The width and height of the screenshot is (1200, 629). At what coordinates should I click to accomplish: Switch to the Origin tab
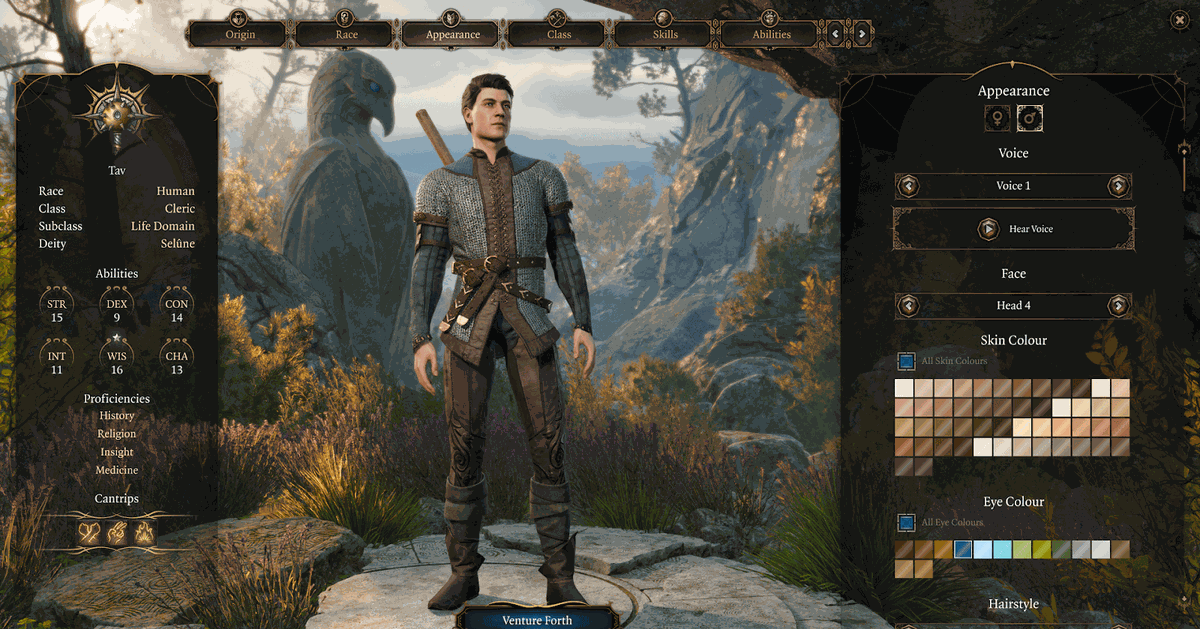tap(240, 34)
